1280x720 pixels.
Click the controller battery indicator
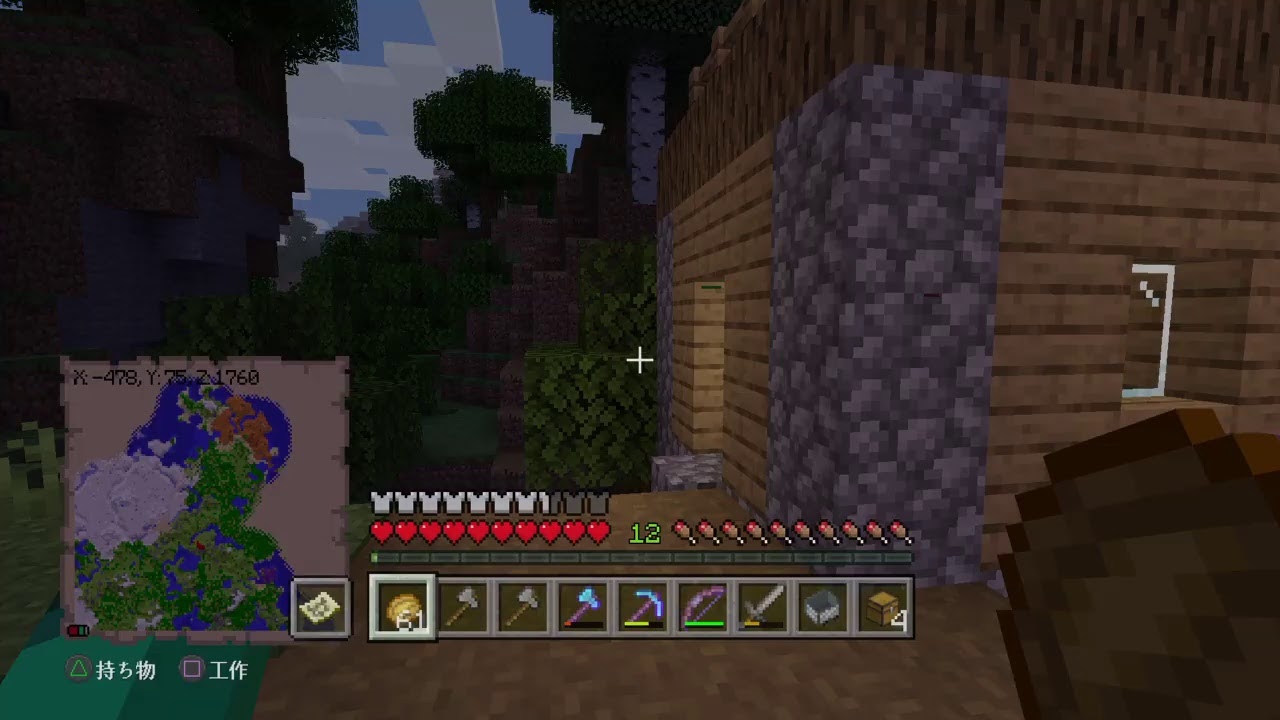click(78, 630)
